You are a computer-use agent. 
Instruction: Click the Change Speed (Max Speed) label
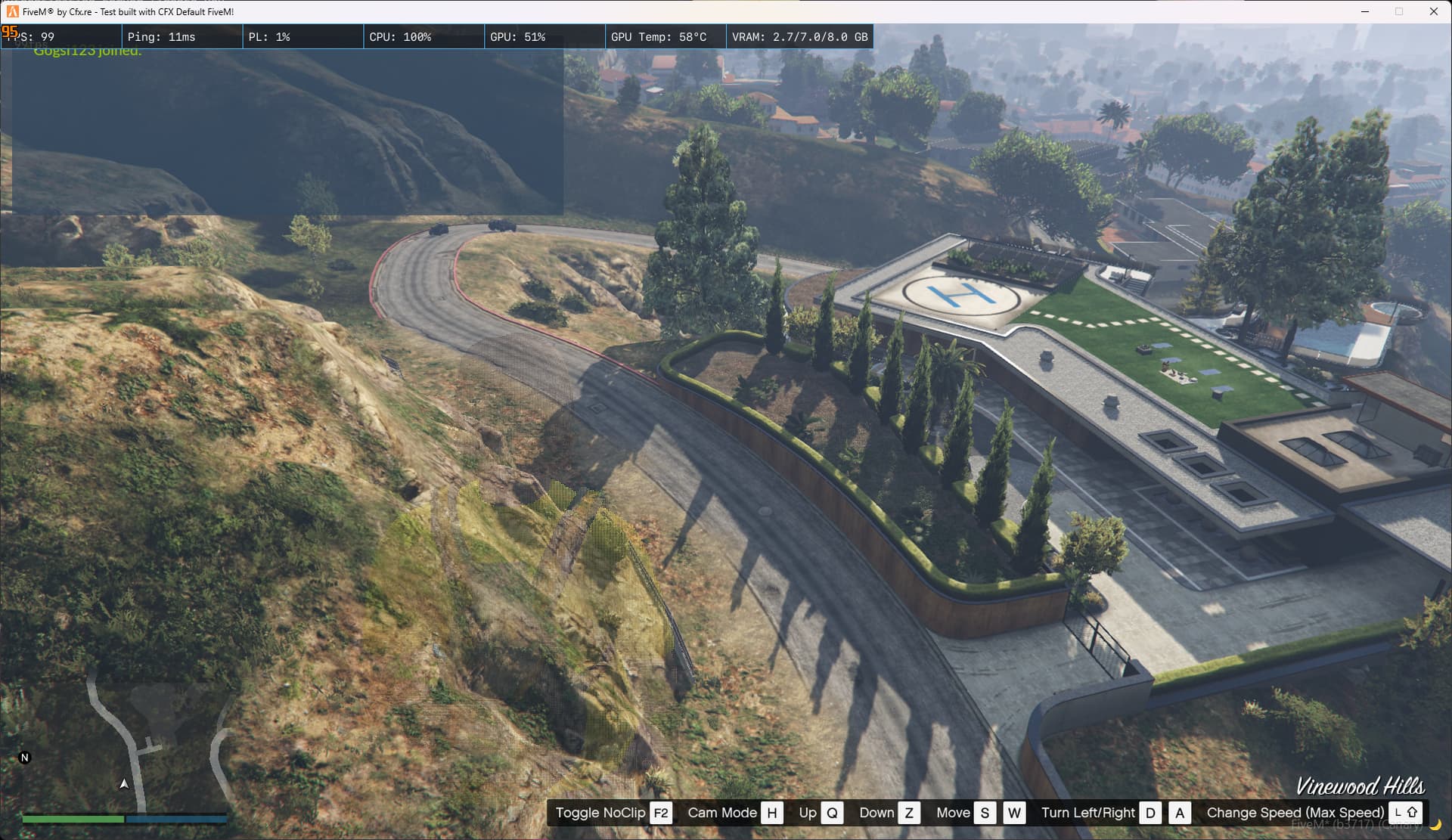click(x=1295, y=813)
